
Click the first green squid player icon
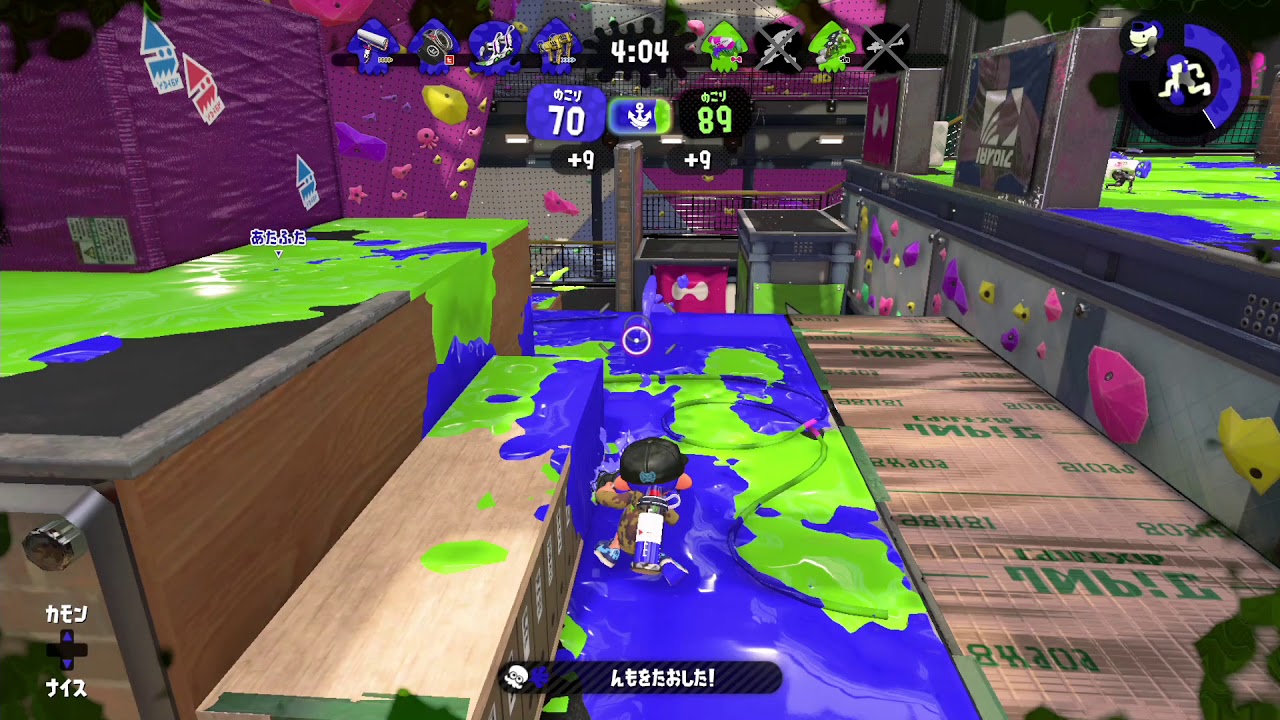pyautogui.click(x=723, y=45)
